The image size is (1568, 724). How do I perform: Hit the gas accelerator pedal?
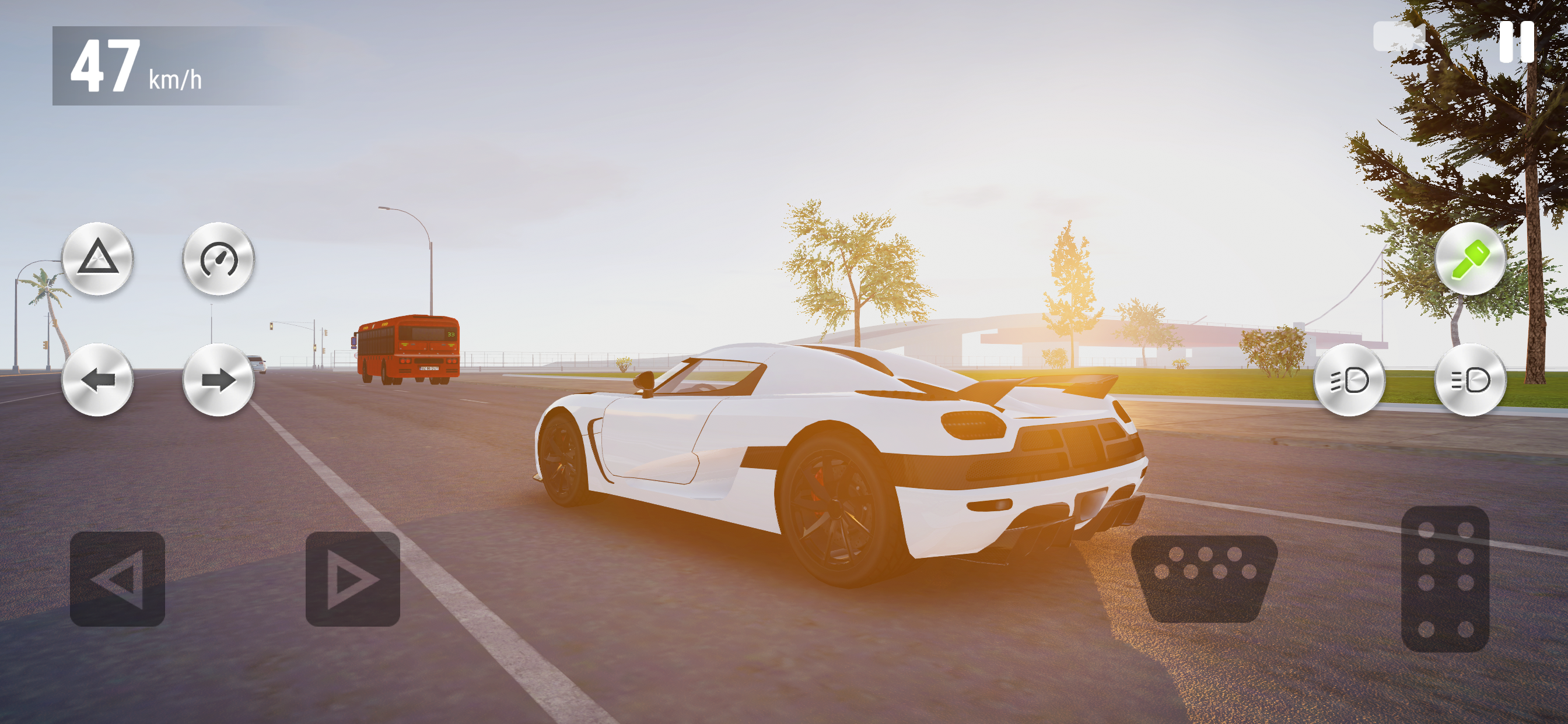[x=1445, y=578]
